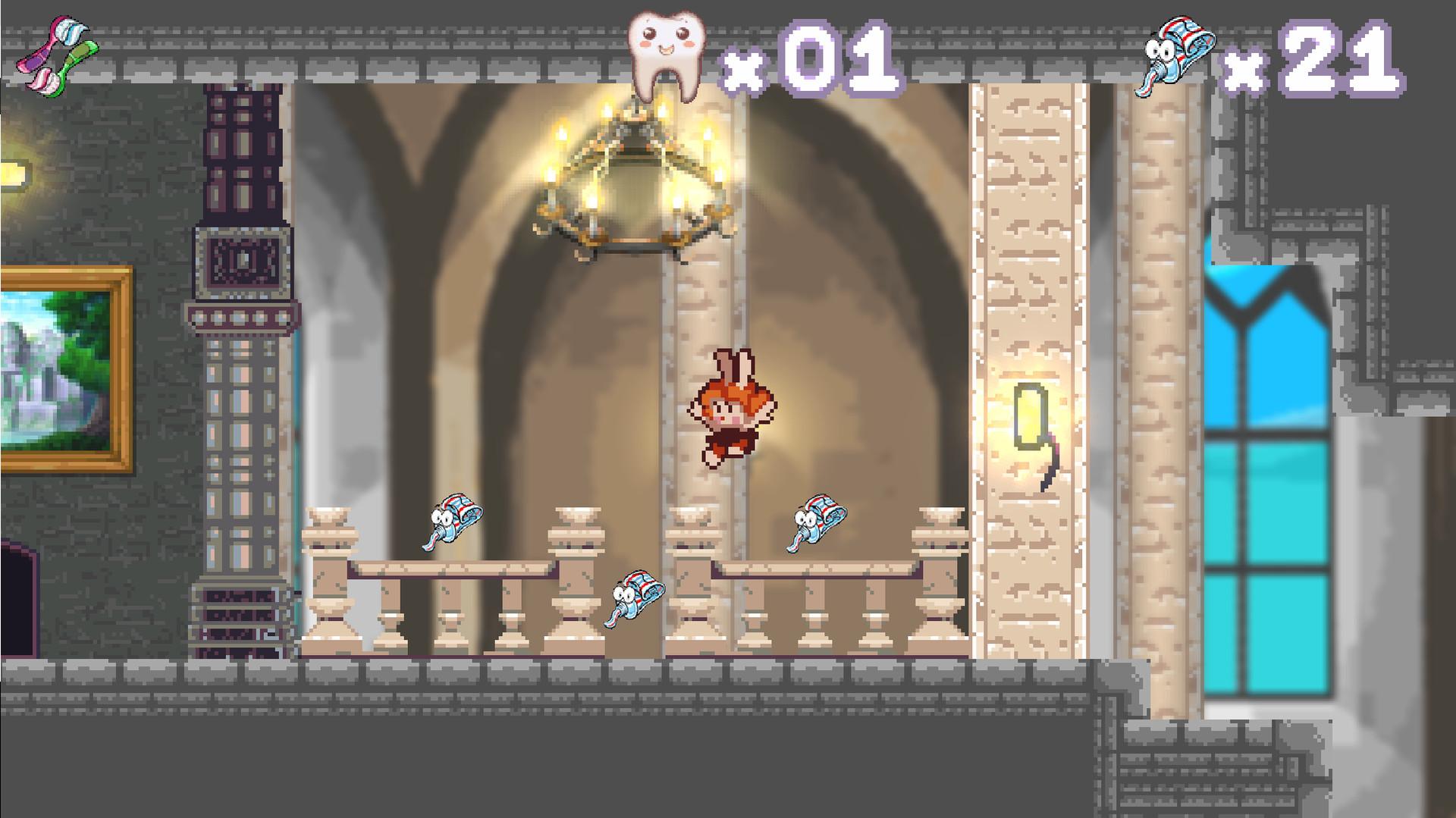The height and width of the screenshot is (818, 1456).
Task: Click the smiling tooth counter icon
Action: click(666, 53)
